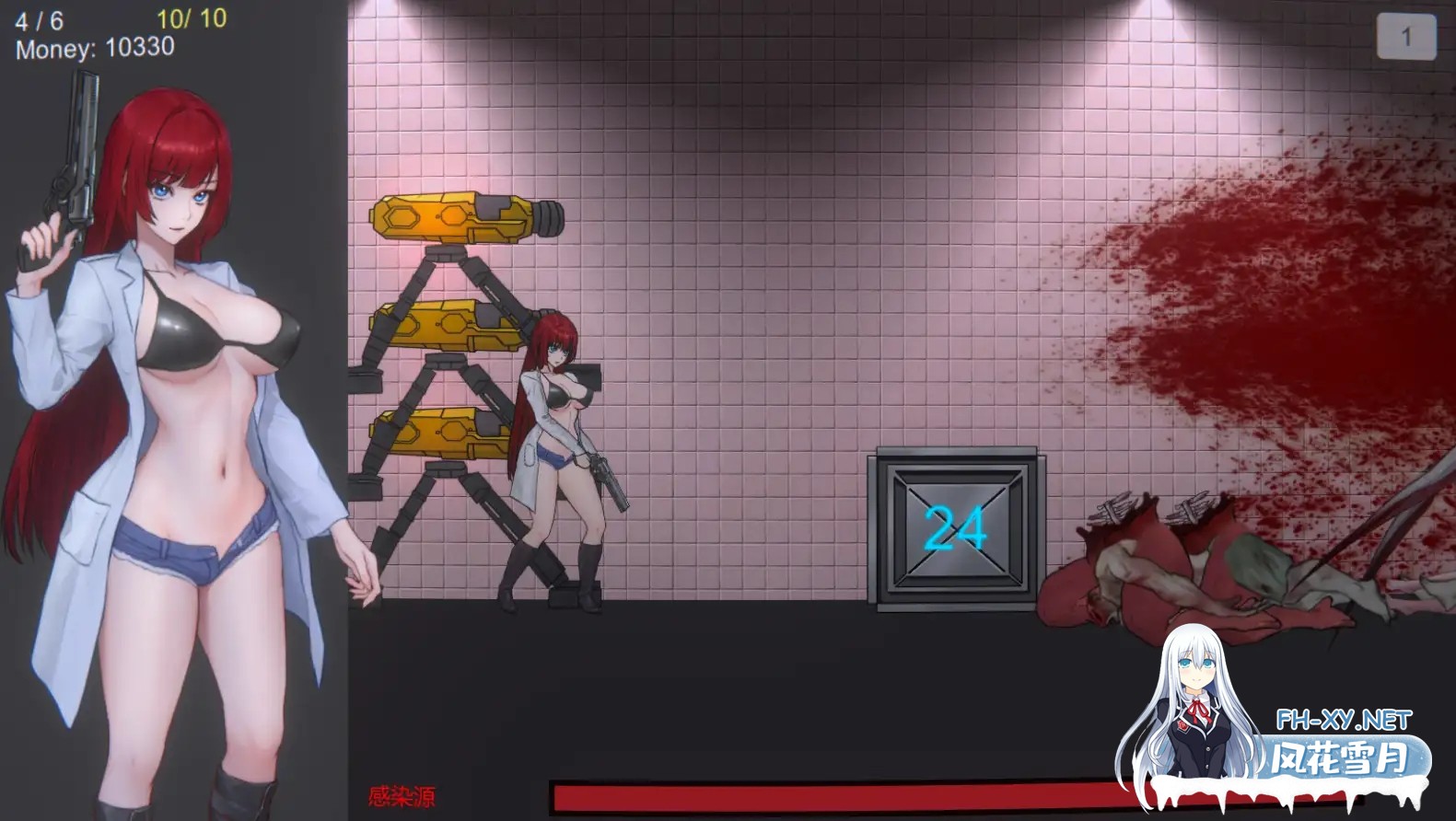Viewport: 1456px width, 821px height.
Task: Click the pistol held by the player sprite
Action: tap(608, 479)
